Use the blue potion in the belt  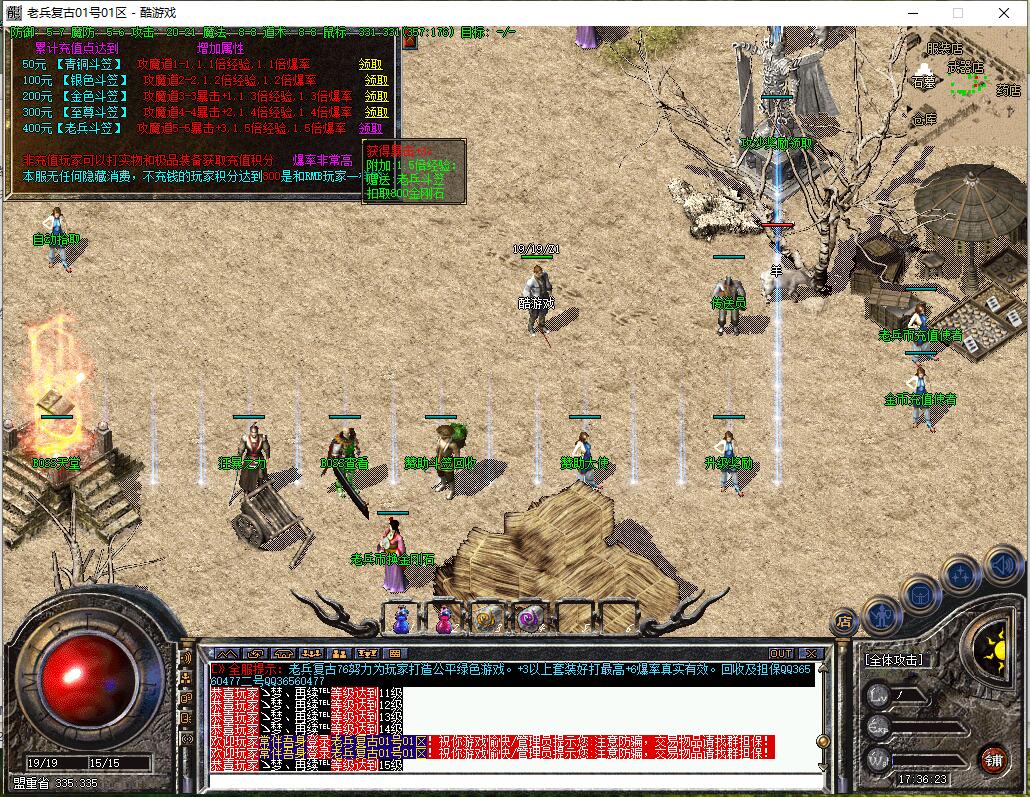click(403, 620)
